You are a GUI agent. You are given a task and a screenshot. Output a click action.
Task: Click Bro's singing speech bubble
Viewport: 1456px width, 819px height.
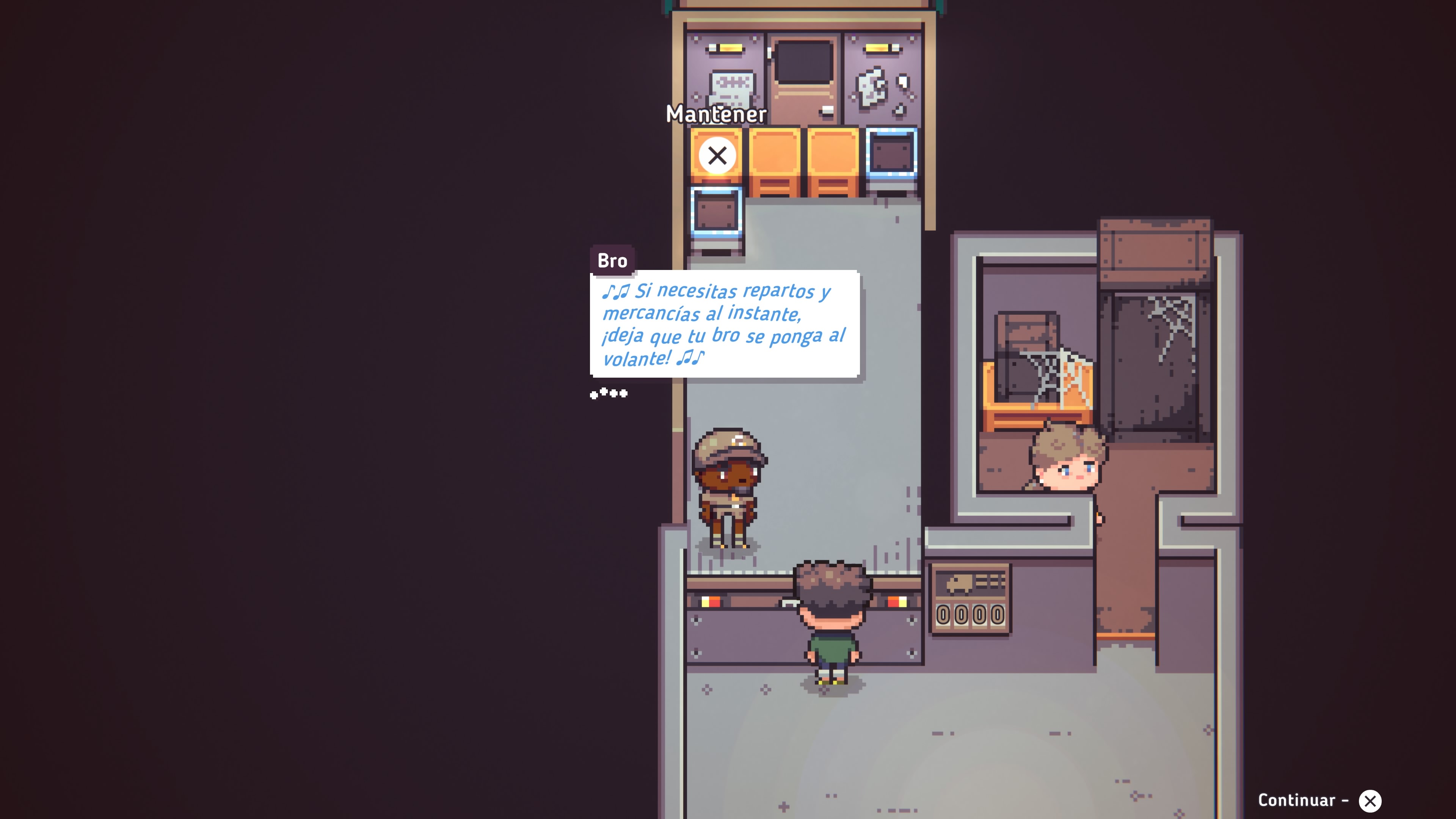(724, 324)
